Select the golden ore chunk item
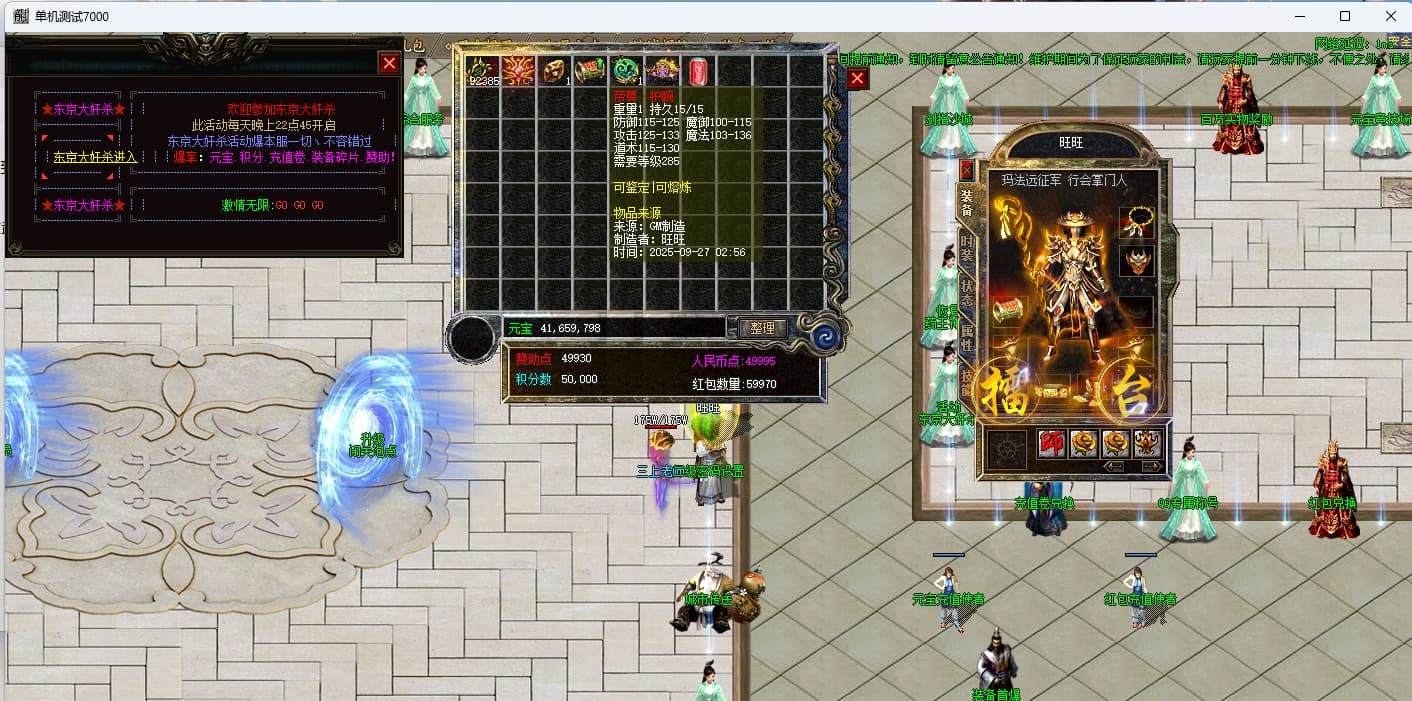 pyautogui.click(x=554, y=71)
